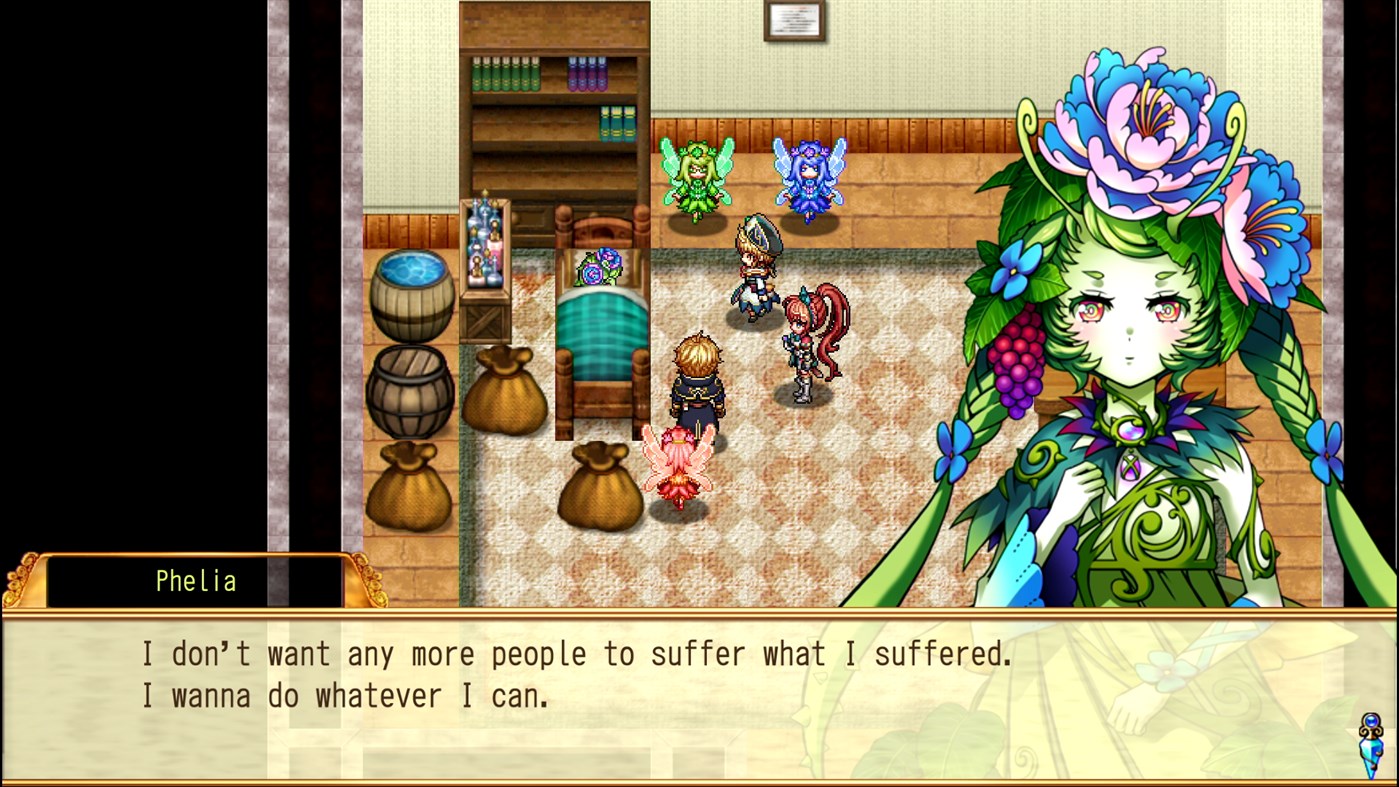1399x787 pixels.
Task: Select the Phelia name plate
Action: click(x=196, y=581)
